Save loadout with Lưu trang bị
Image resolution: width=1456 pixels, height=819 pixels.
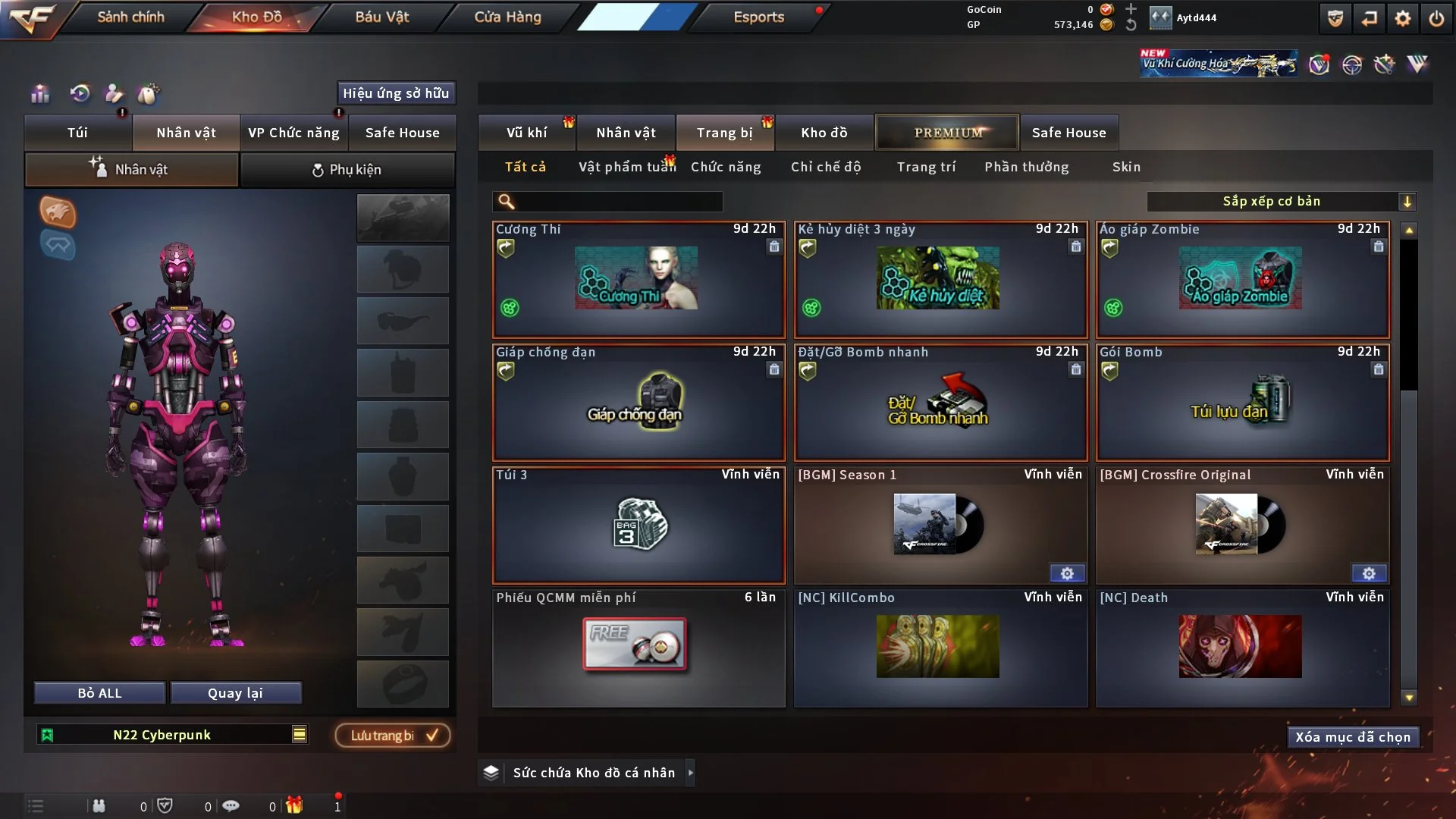pyautogui.click(x=393, y=736)
